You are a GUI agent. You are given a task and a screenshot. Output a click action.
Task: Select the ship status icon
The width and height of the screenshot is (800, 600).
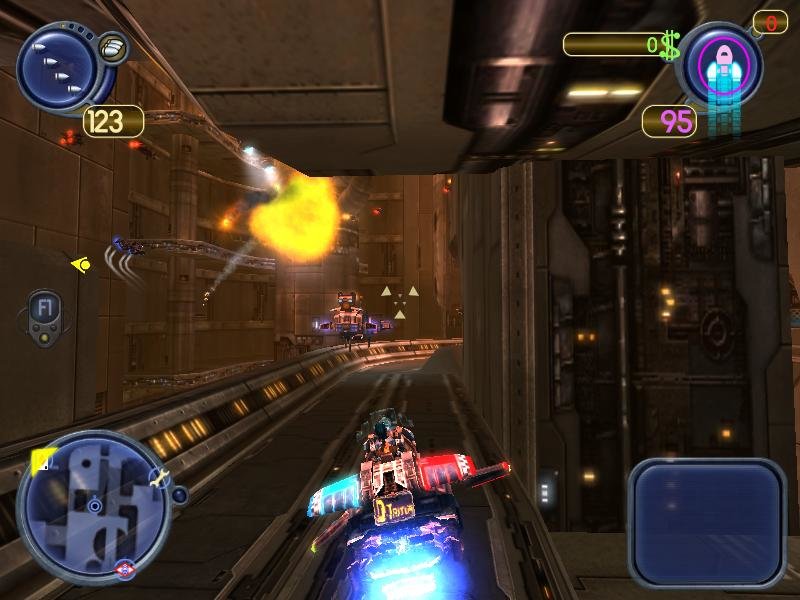pyautogui.click(x=720, y=65)
